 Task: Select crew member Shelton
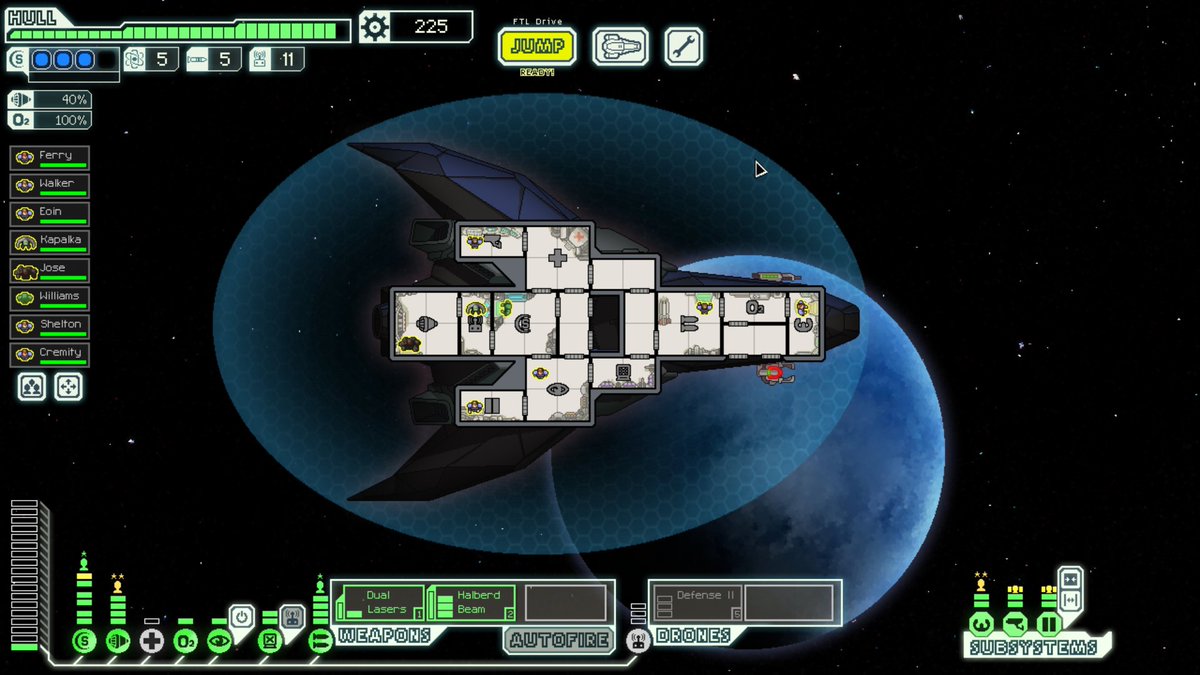[50, 326]
